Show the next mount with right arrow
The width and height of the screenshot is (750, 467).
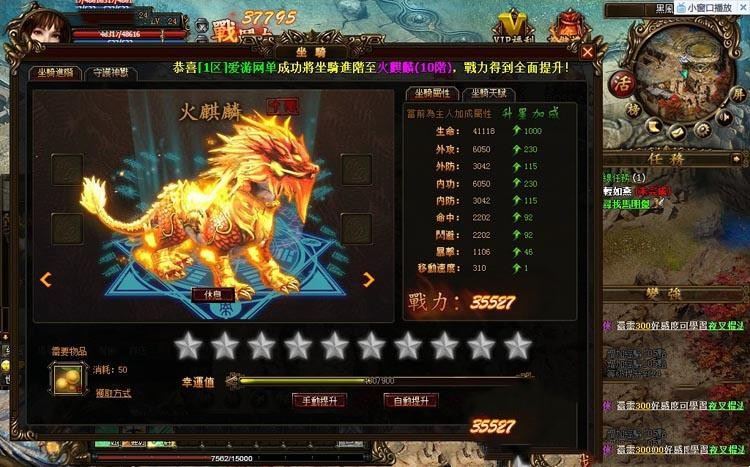(x=368, y=280)
